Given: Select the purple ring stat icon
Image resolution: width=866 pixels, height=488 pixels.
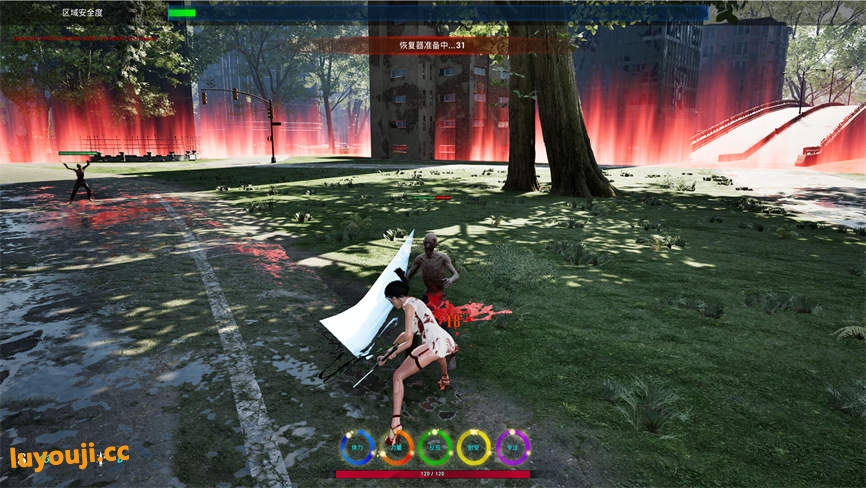Looking at the screenshot, I should pos(513,447).
